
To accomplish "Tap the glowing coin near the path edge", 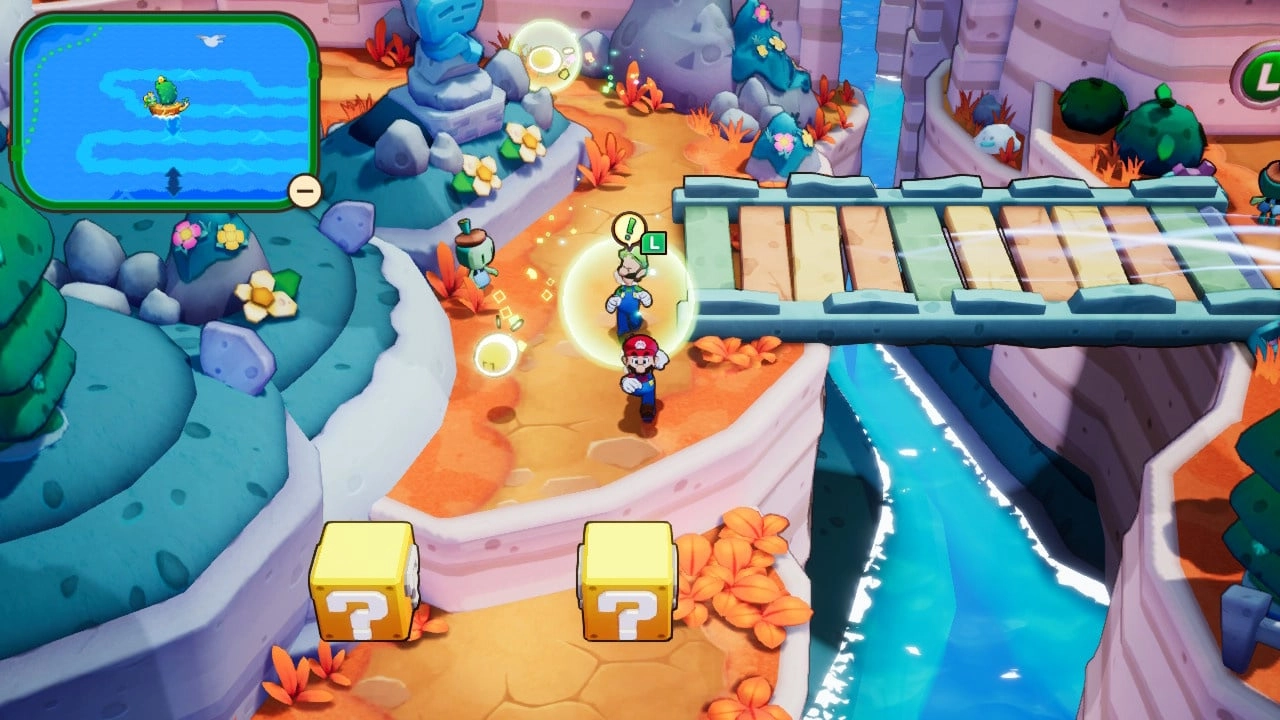I will pos(515,323).
